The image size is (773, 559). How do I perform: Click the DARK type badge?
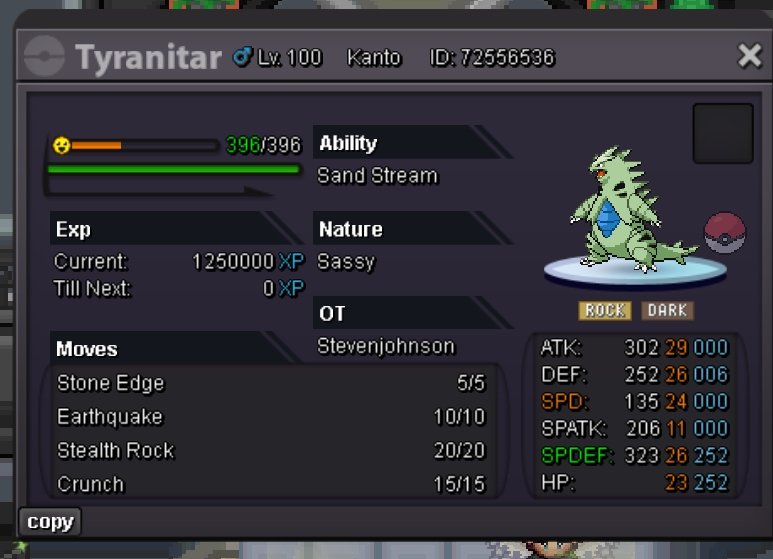pos(666,311)
